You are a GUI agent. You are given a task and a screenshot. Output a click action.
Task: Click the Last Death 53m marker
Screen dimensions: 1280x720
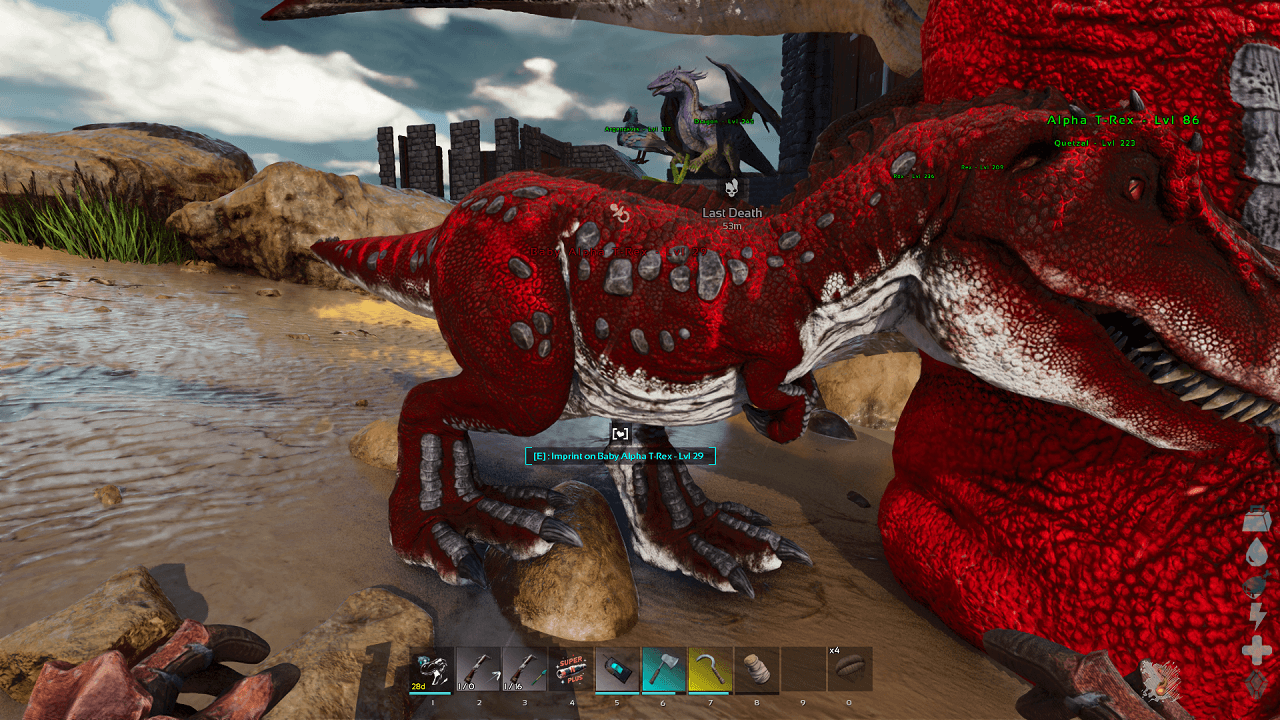730,216
